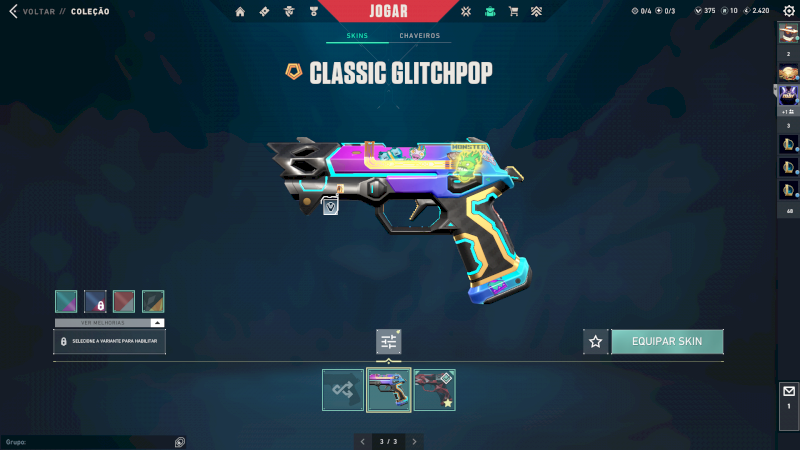Open the home icon in top navigation
Screen dimensions: 800x450
[240, 12]
